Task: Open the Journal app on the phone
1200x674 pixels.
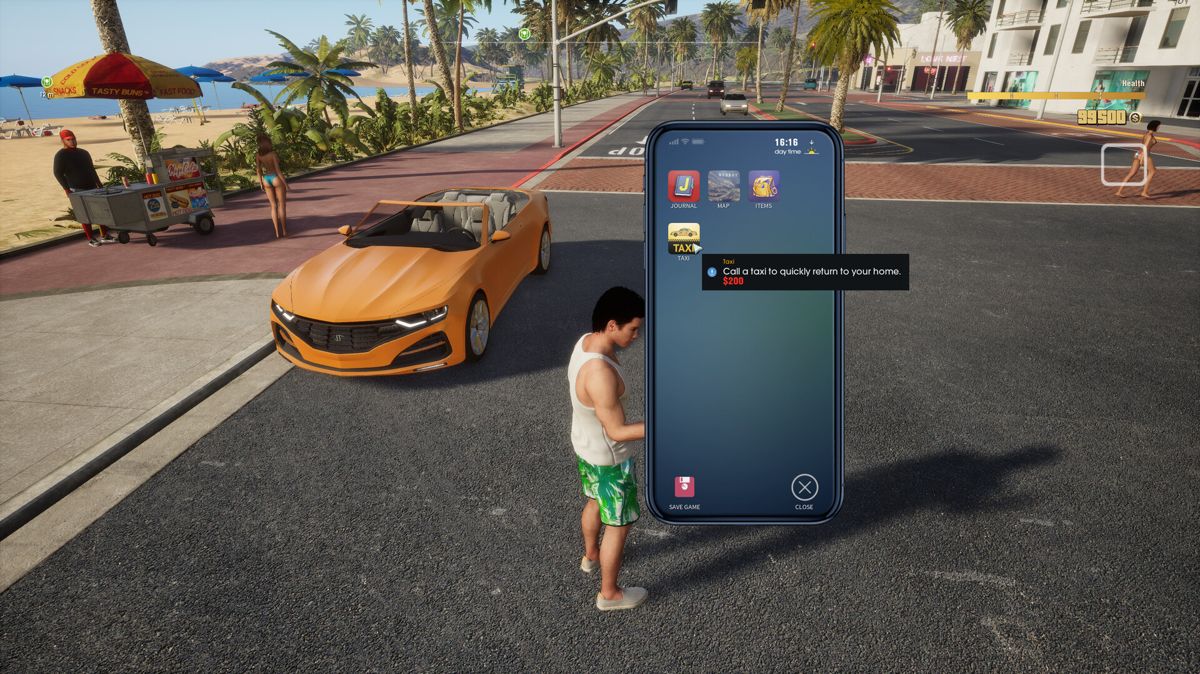Action: 684,186
